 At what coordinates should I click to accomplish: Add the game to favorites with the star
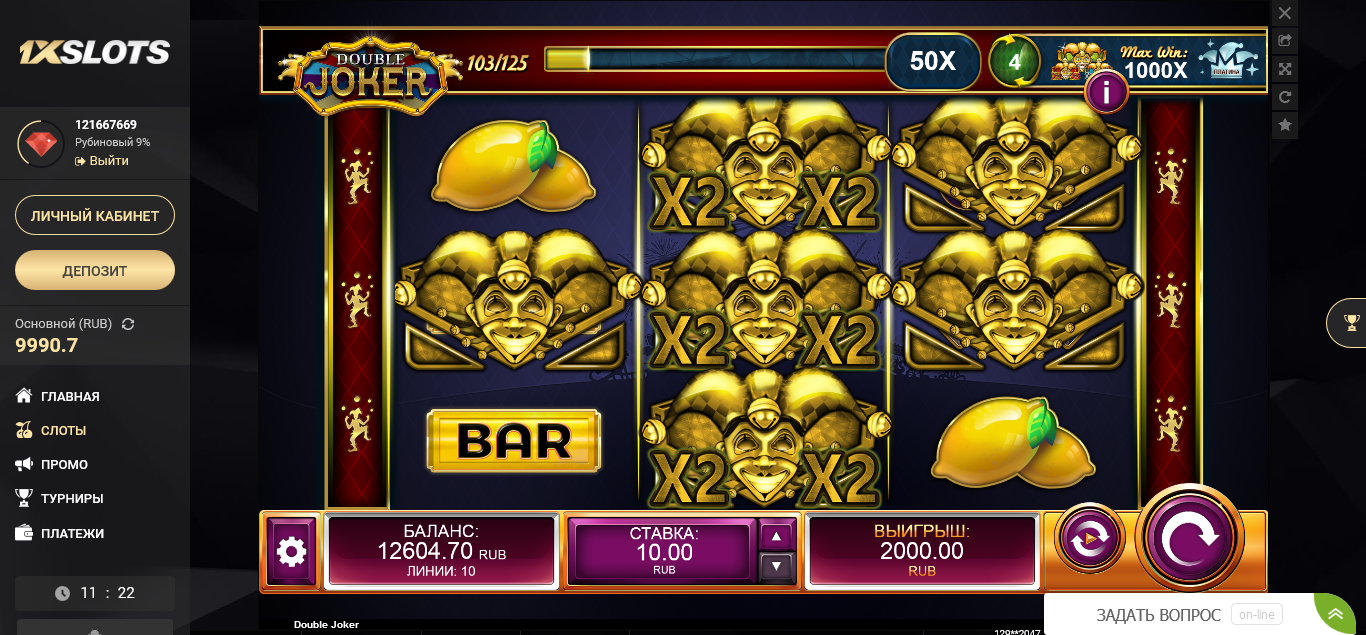coord(1285,125)
